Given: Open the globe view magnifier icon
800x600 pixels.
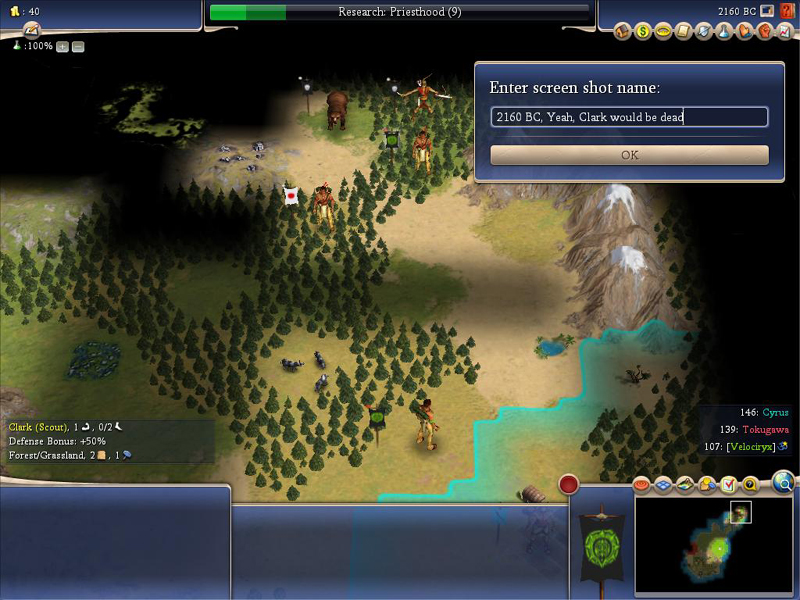Looking at the screenshot, I should (784, 484).
